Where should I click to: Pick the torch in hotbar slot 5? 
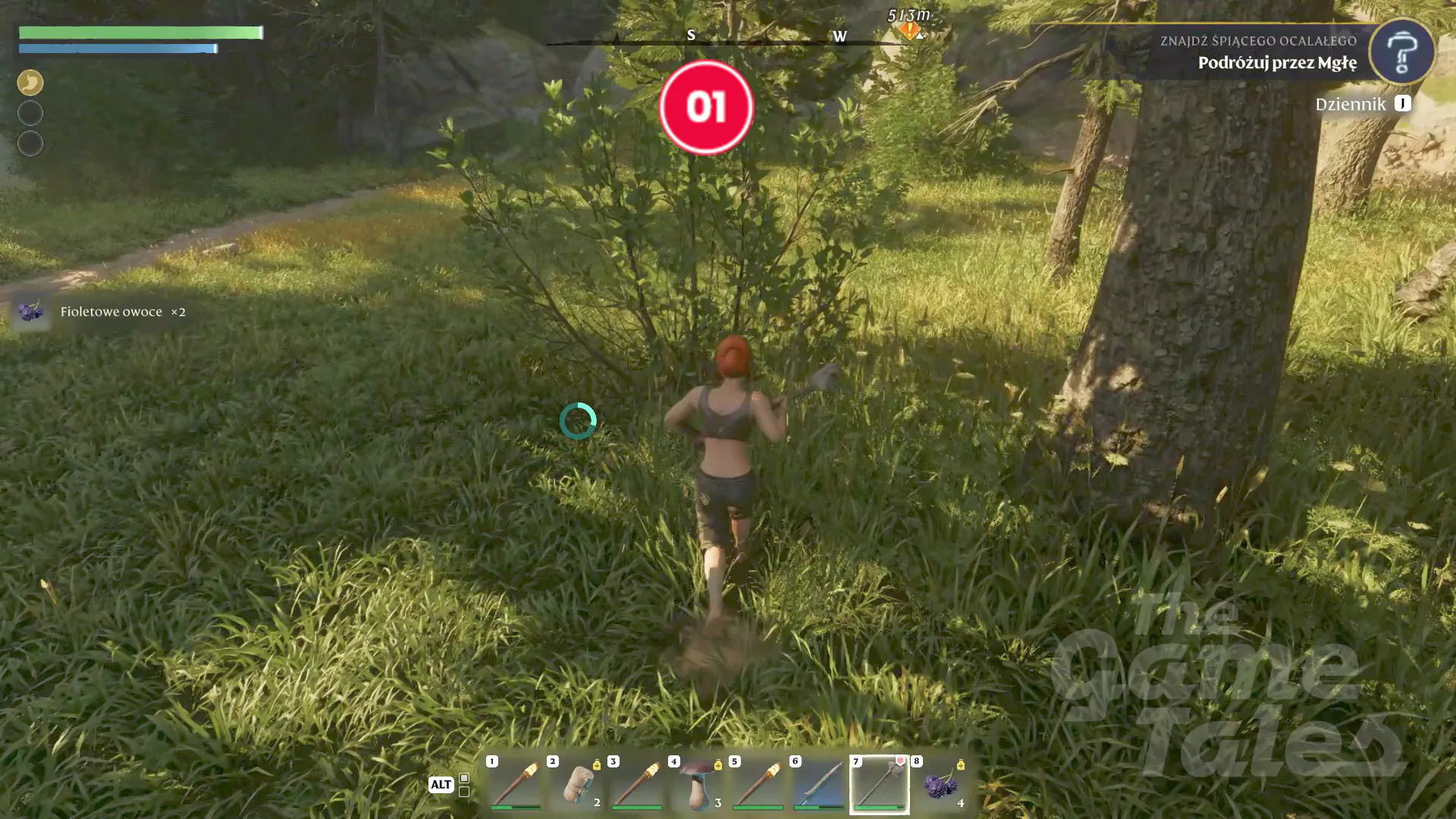click(x=758, y=784)
